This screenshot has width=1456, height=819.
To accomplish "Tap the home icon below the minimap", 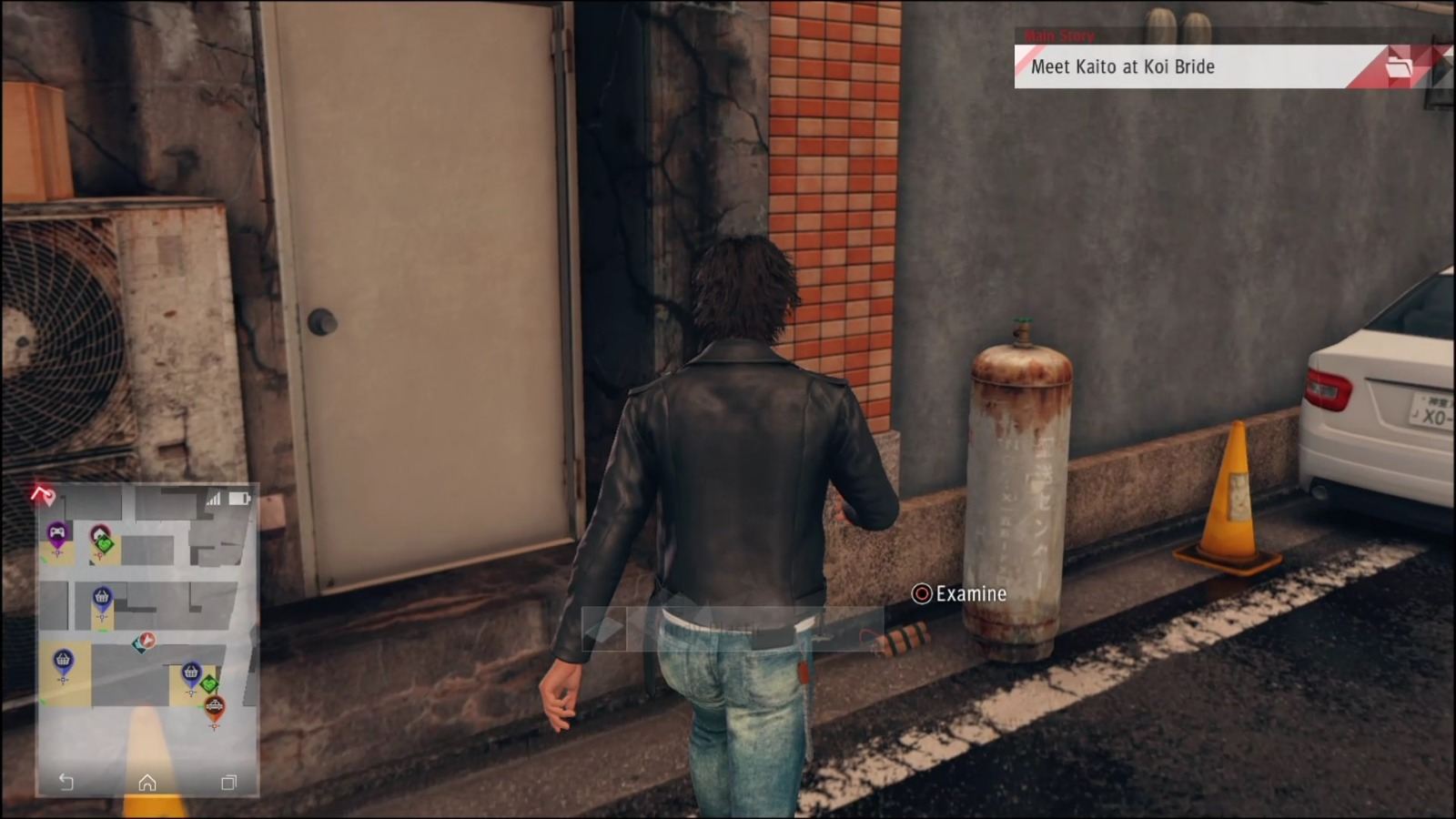I will point(147,783).
